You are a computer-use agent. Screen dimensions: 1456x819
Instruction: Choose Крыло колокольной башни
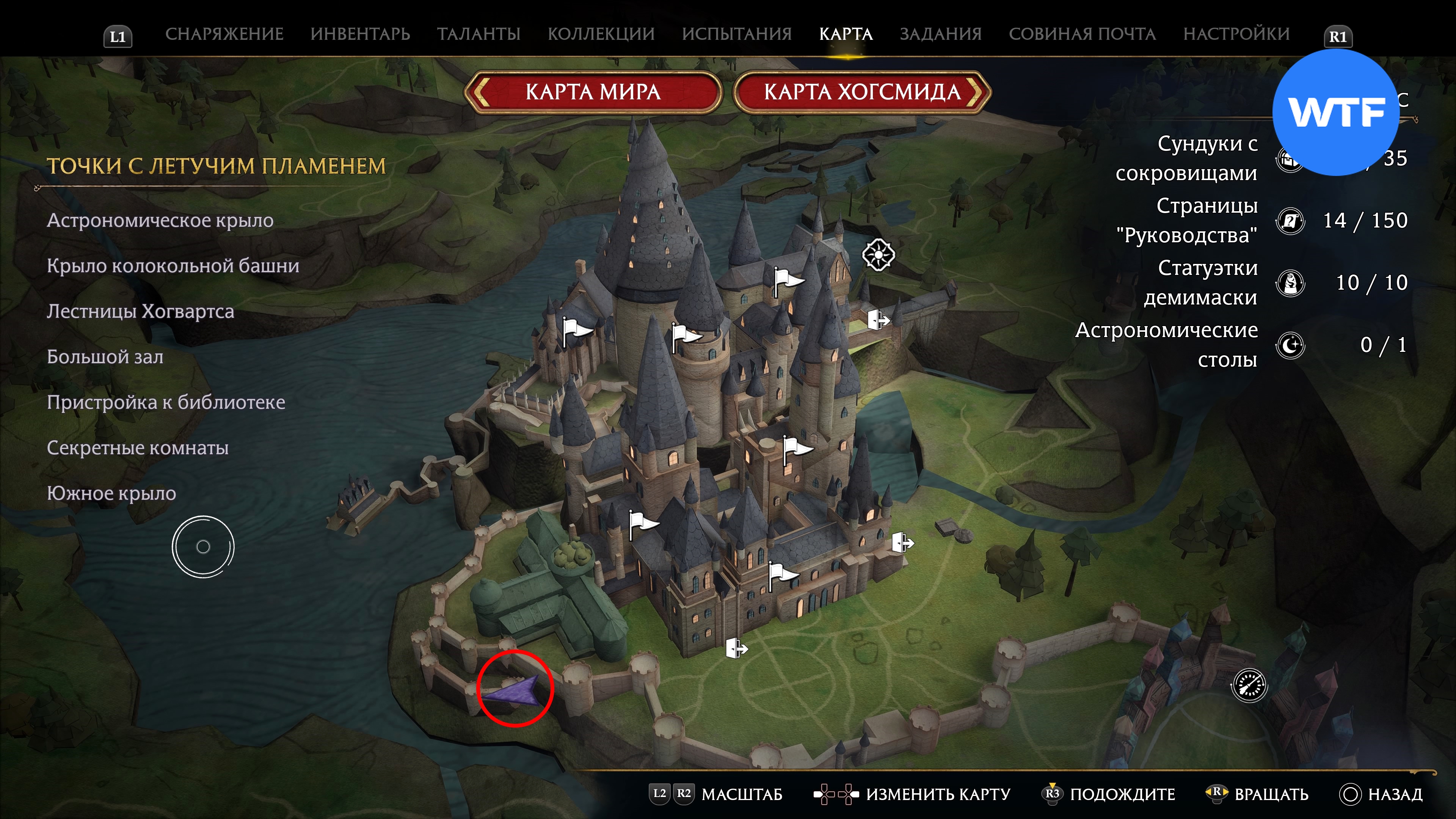(173, 266)
